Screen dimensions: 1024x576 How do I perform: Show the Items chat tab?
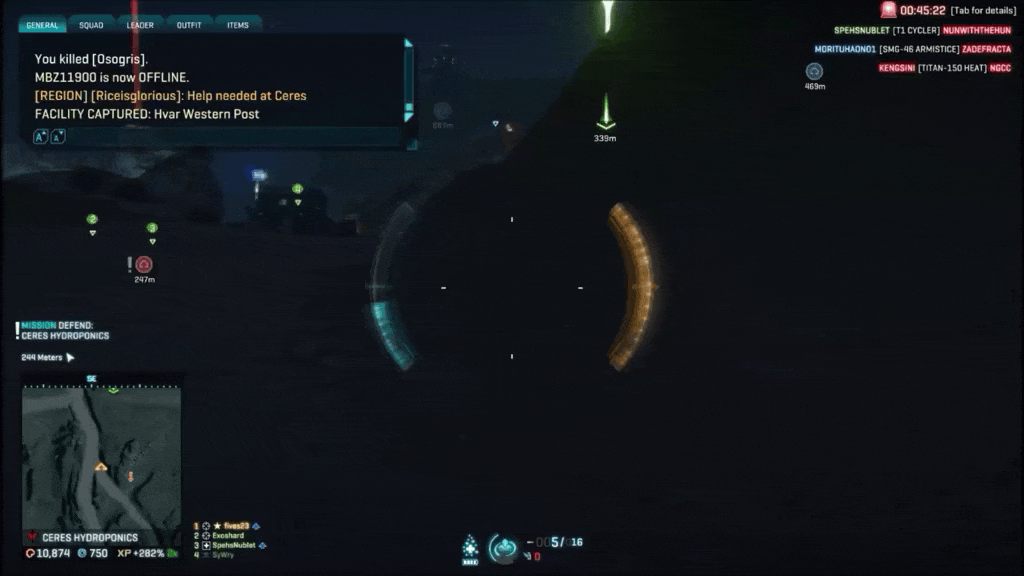coord(238,25)
